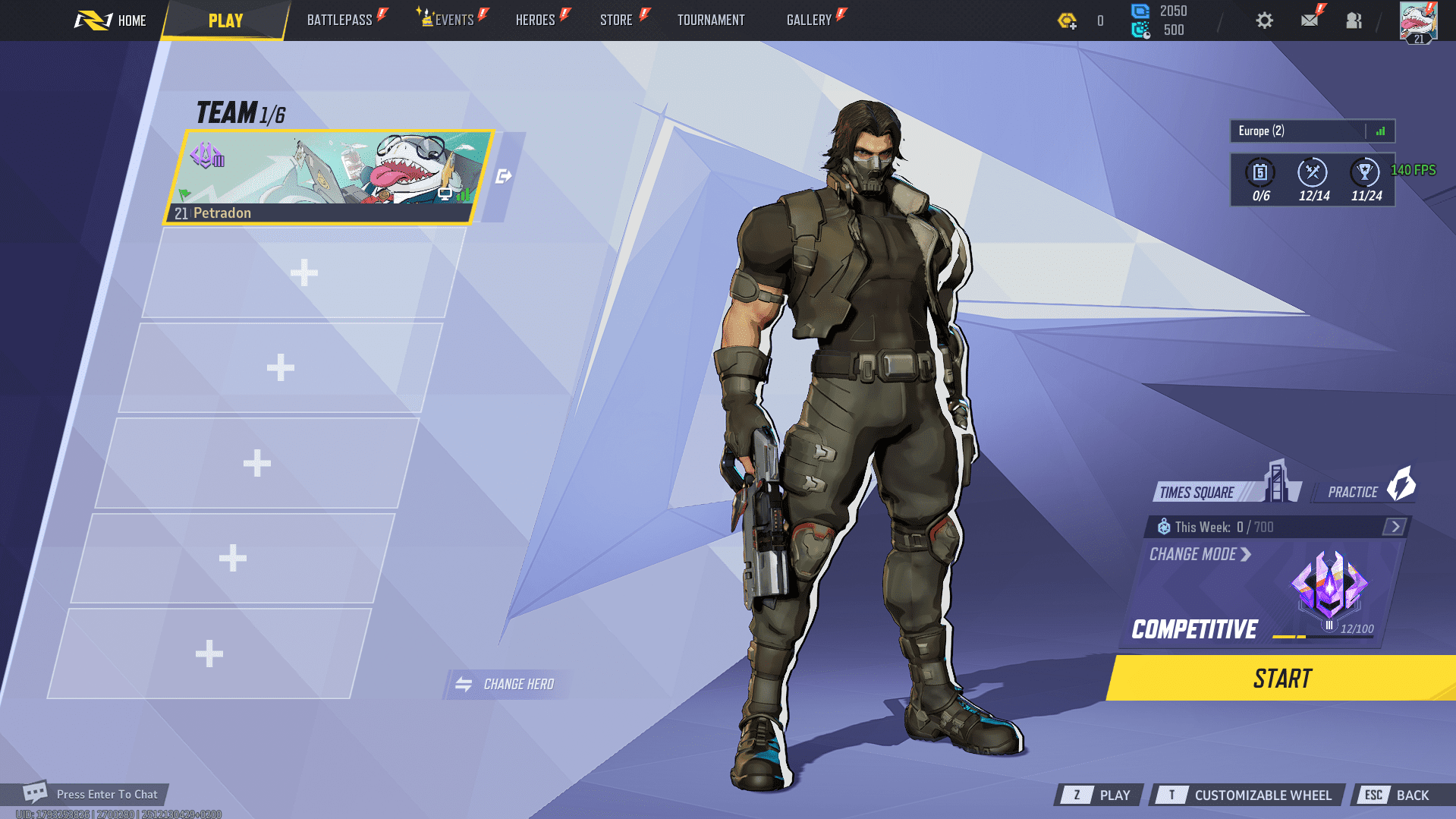Open your Petradon player profile avatar
Screen dimensions: 1456x819
click(1418, 21)
